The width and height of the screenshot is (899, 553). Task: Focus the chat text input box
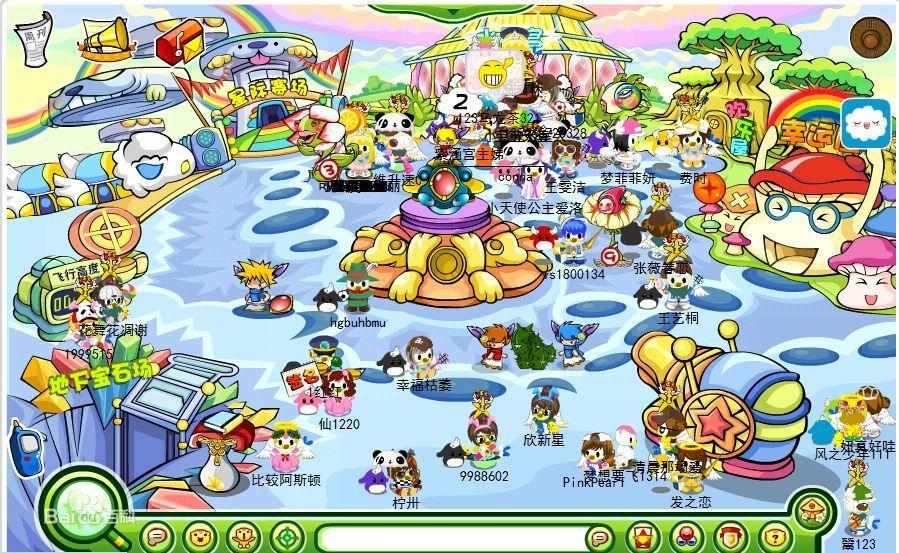click(x=450, y=538)
